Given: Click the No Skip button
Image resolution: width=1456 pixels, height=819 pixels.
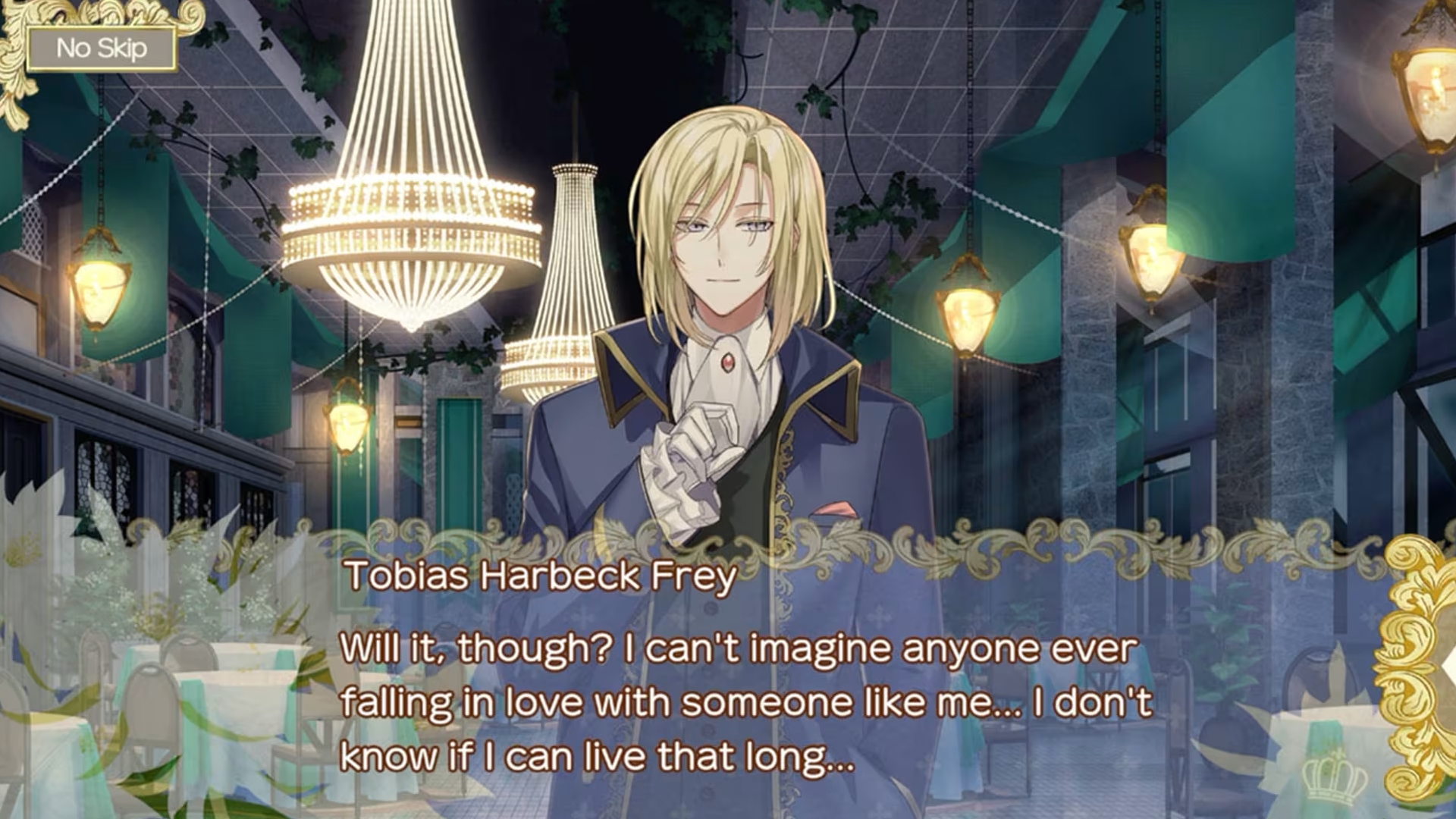Looking at the screenshot, I should coord(102,49).
